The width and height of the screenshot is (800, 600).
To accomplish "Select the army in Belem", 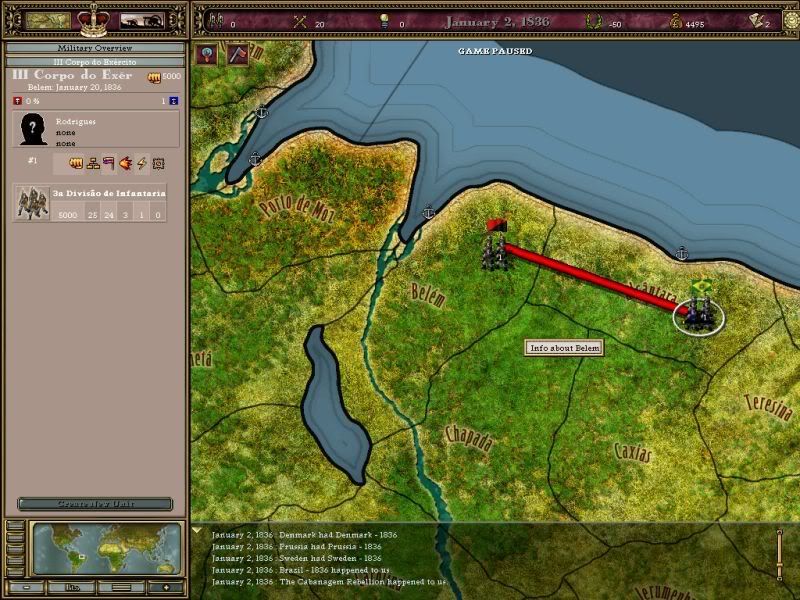I will pos(494,247).
